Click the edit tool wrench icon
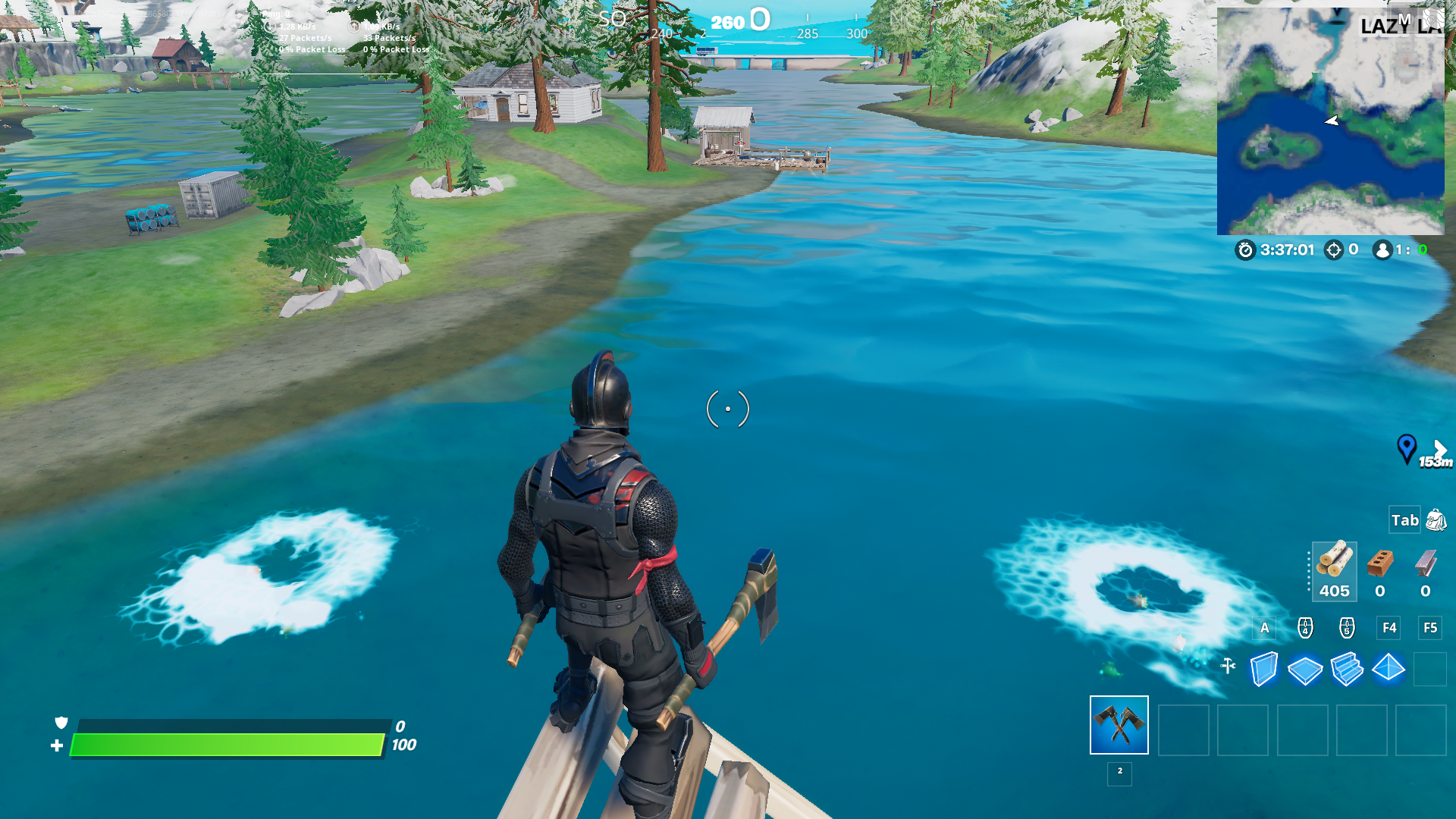The width and height of the screenshot is (1456, 819). [1228, 665]
